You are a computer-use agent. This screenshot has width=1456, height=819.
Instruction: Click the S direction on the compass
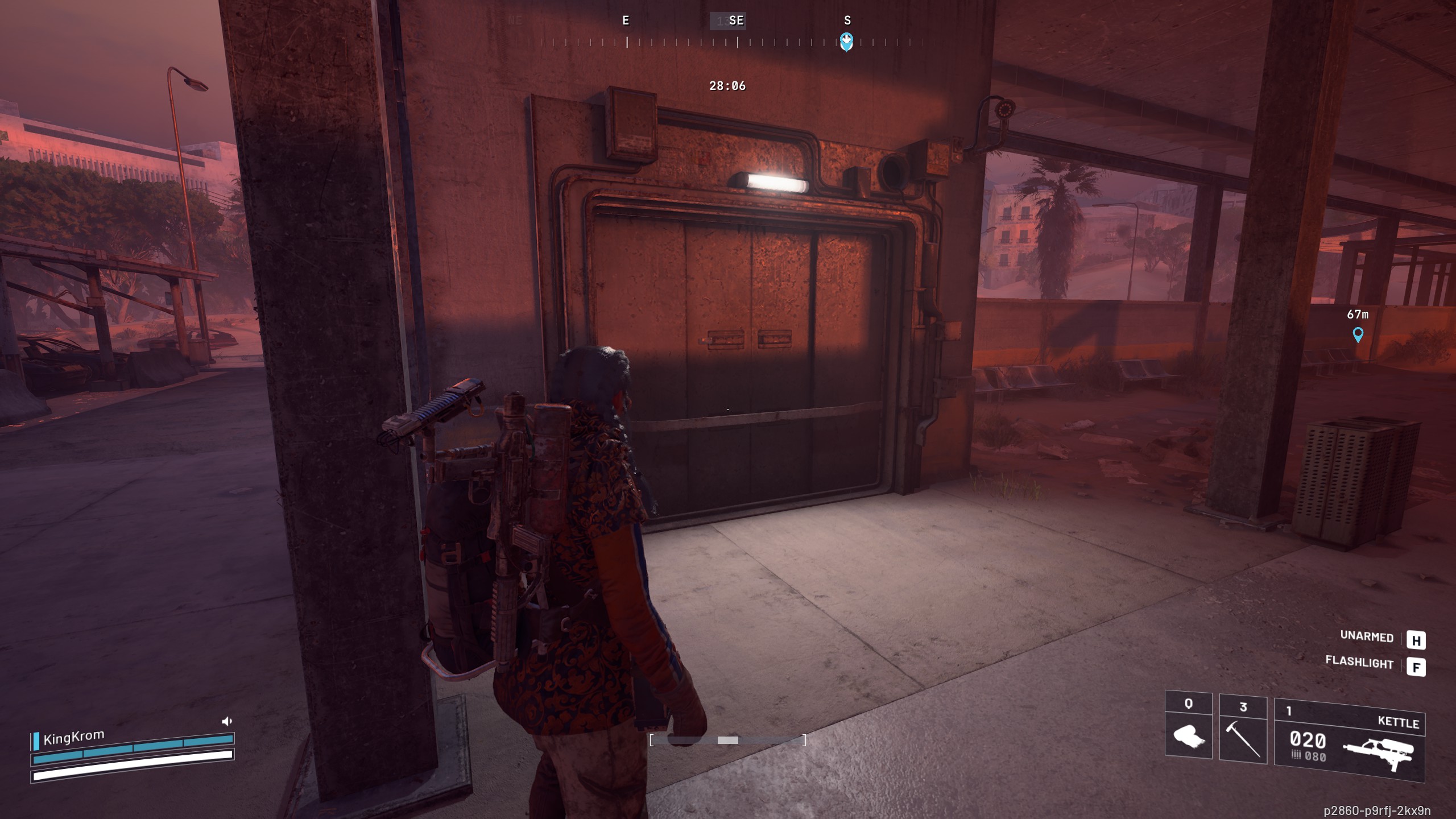847,20
